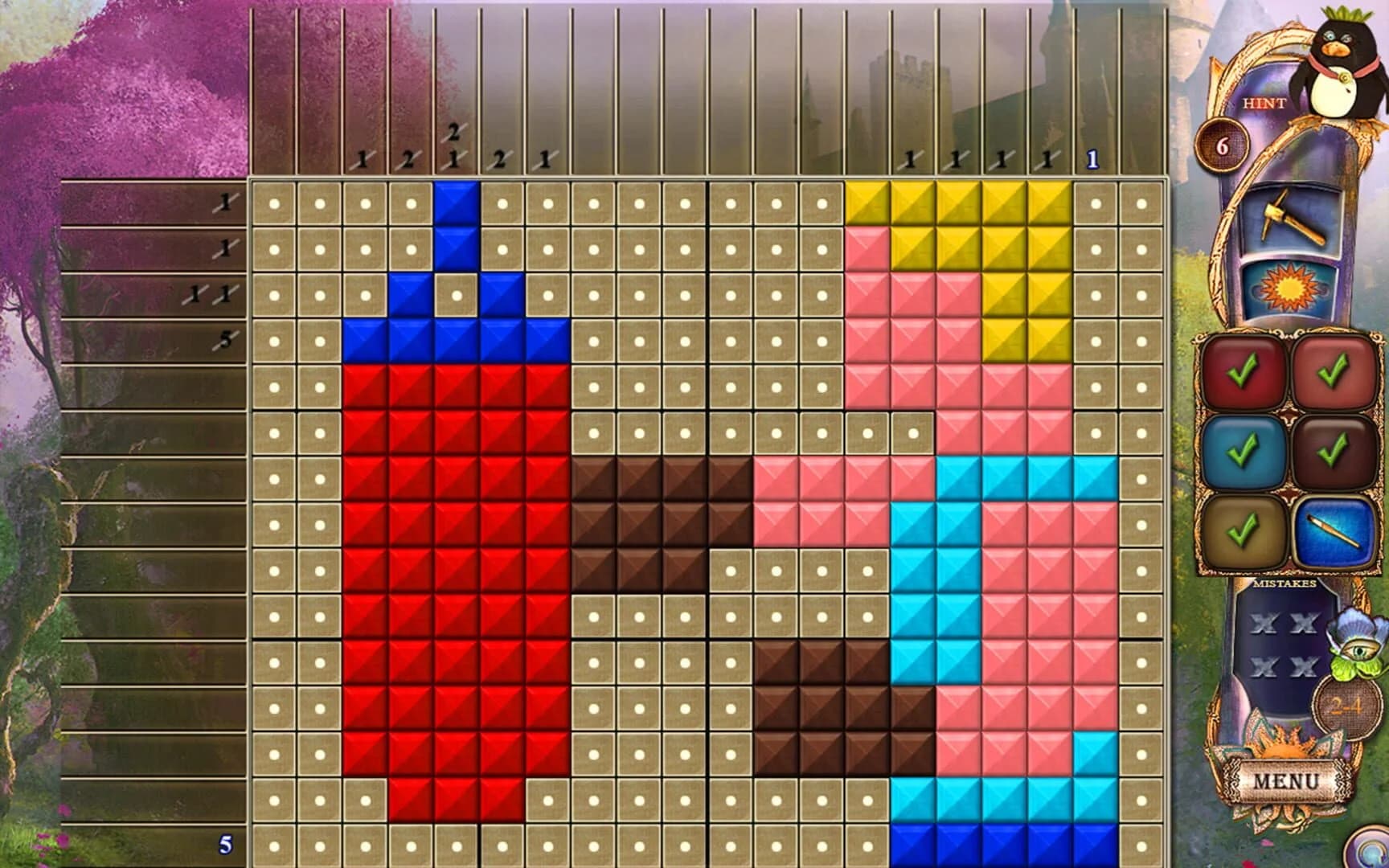Click the hint counter showing 6
Image resolution: width=1389 pixels, height=868 pixels.
[x=1224, y=147]
